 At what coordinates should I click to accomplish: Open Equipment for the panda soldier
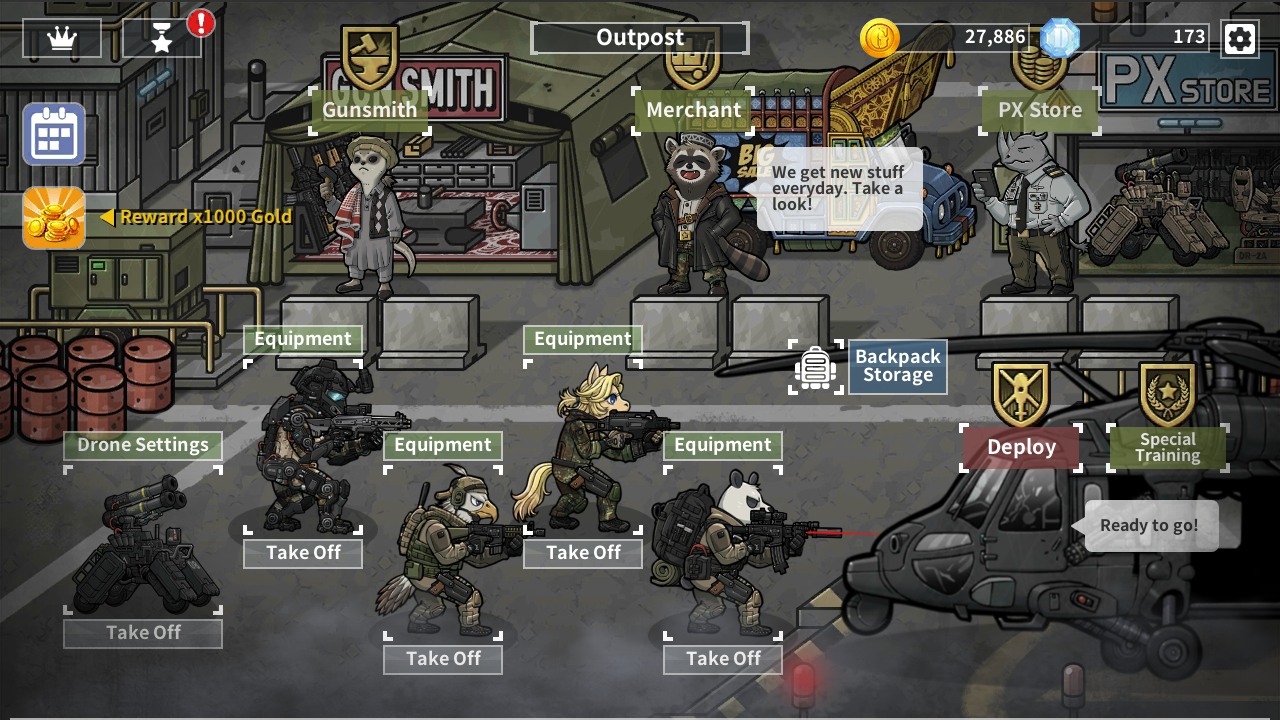point(722,445)
